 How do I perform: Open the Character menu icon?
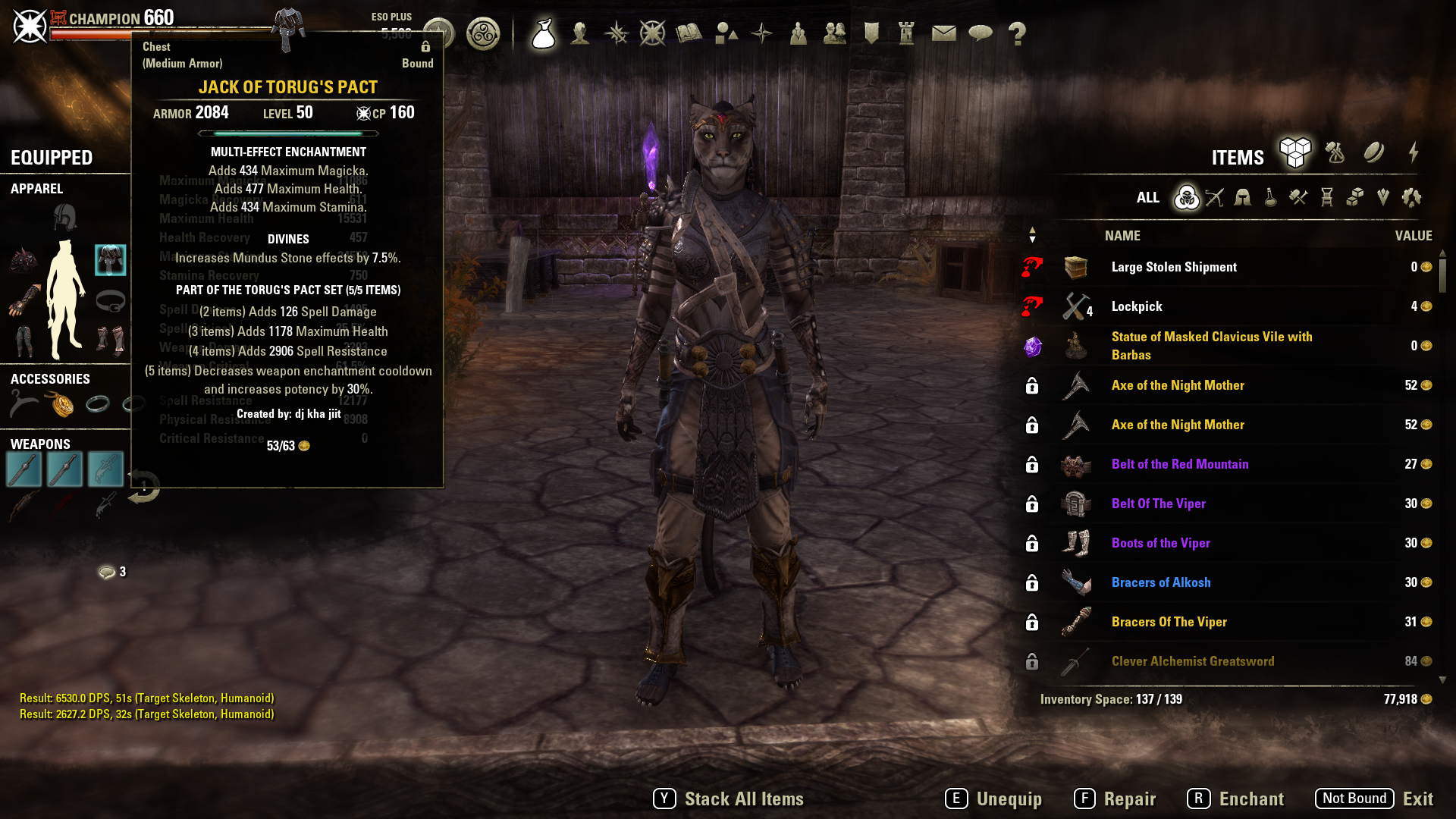tap(580, 33)
